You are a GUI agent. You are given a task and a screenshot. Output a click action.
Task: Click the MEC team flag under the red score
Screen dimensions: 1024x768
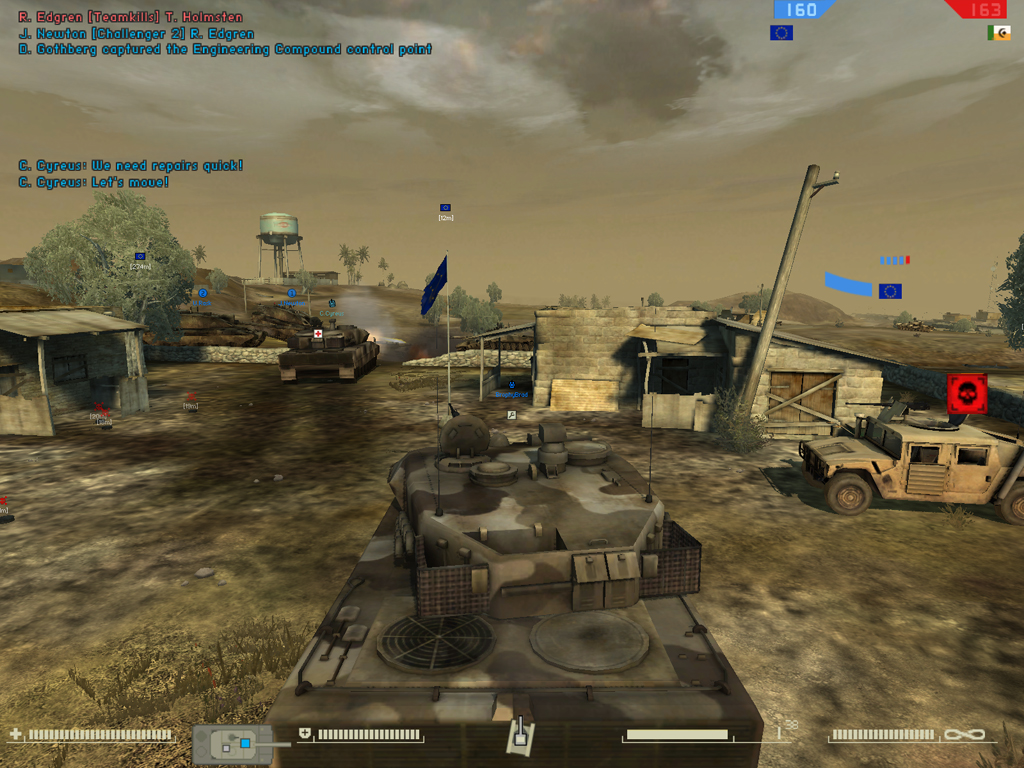click(x=998, y=33)
